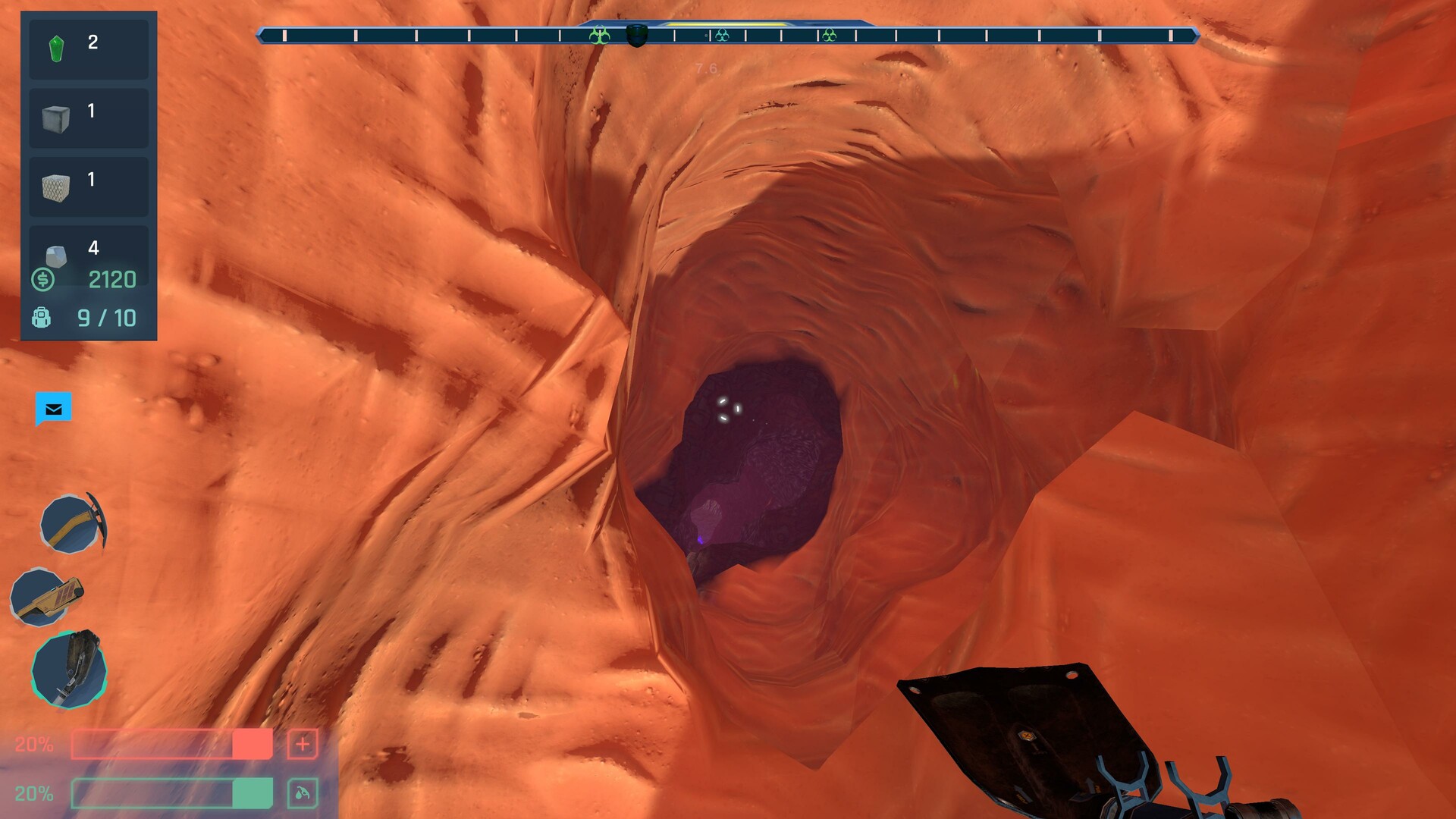The image size is (1456, 819).
Task: Click the shield emblem on the compass bar
Action: point(637,34)
